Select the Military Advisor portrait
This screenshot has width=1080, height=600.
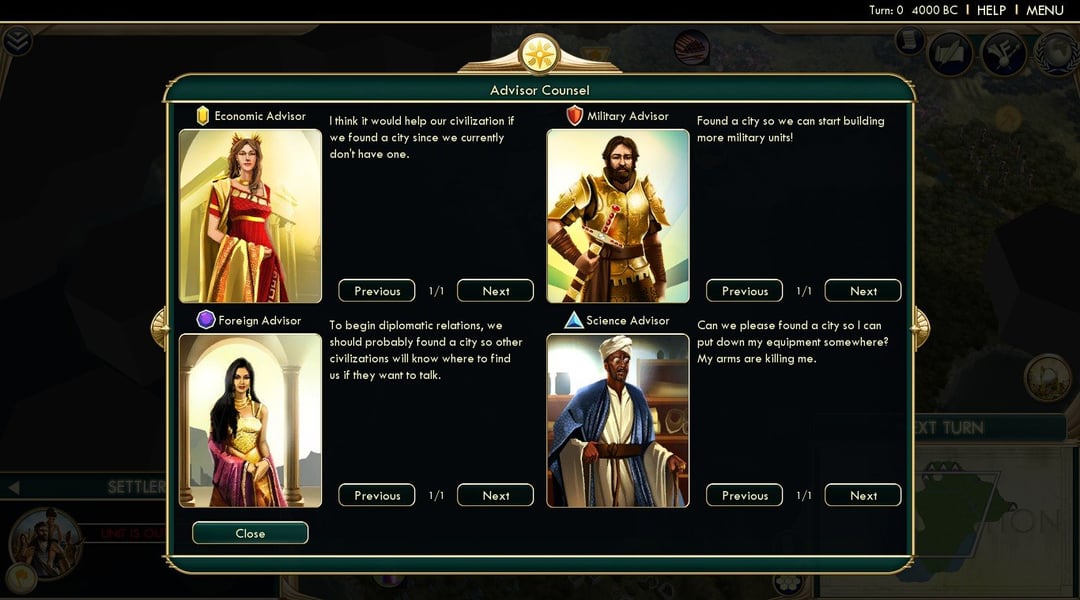click(x=618, y=216)
